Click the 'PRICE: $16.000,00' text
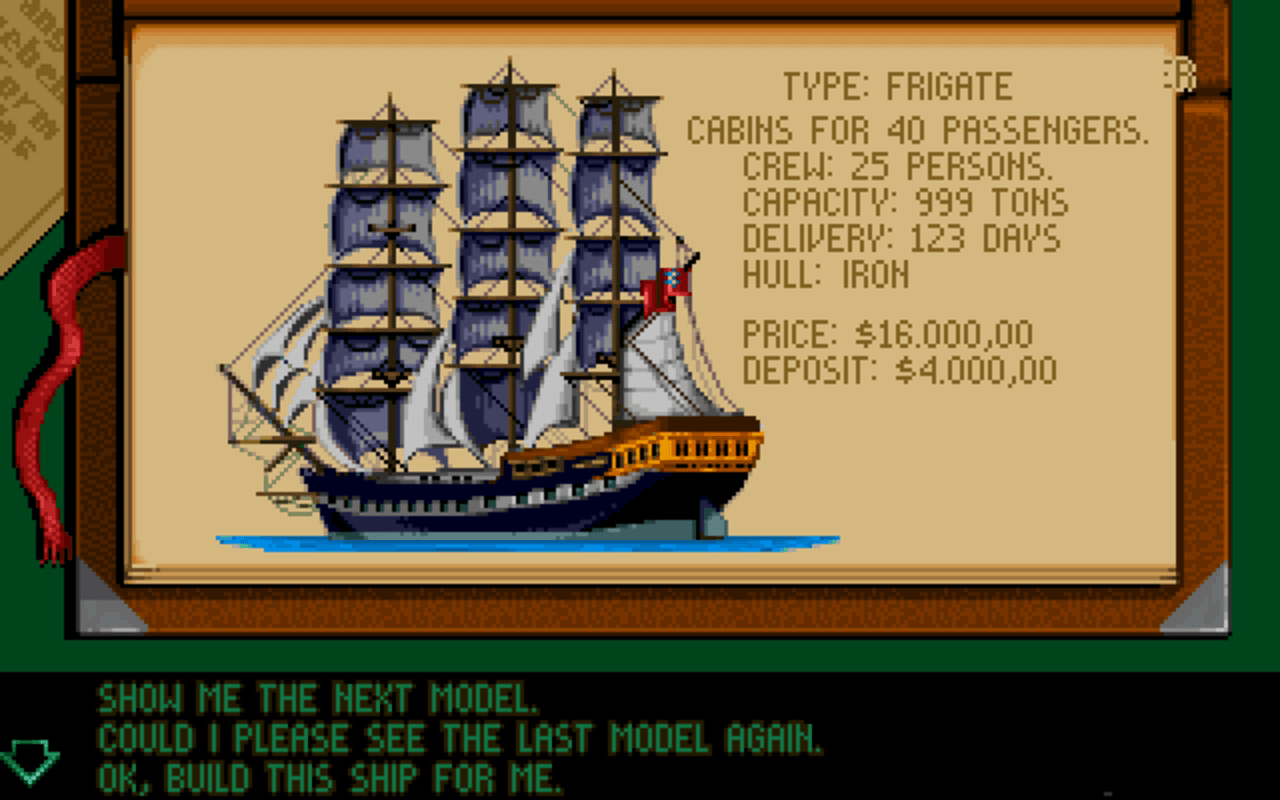Screen dimensions: 1280x800 point(888,332)
